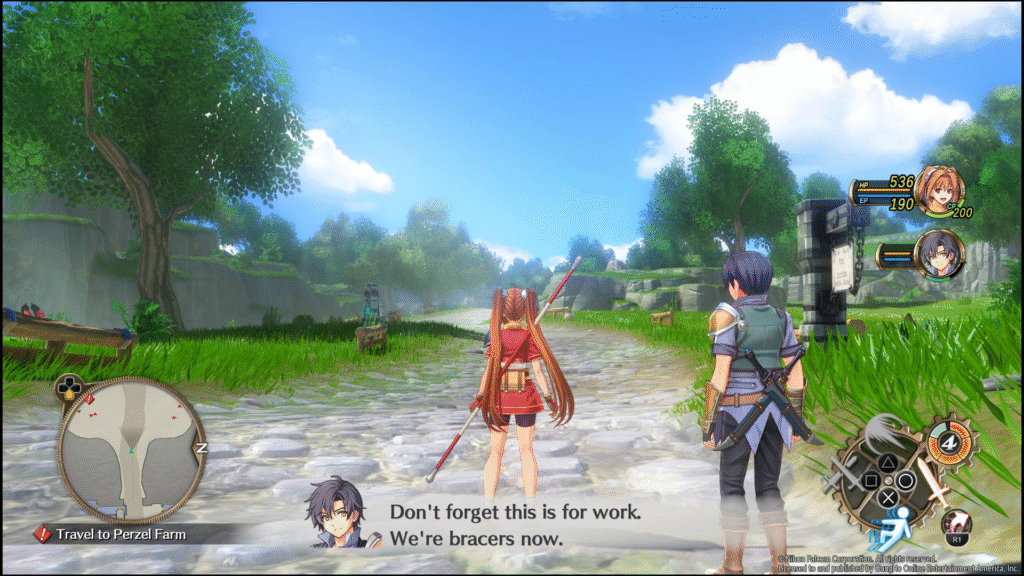Activate the red arrow character swap icon
The image size is (1024, 576).
956,523
